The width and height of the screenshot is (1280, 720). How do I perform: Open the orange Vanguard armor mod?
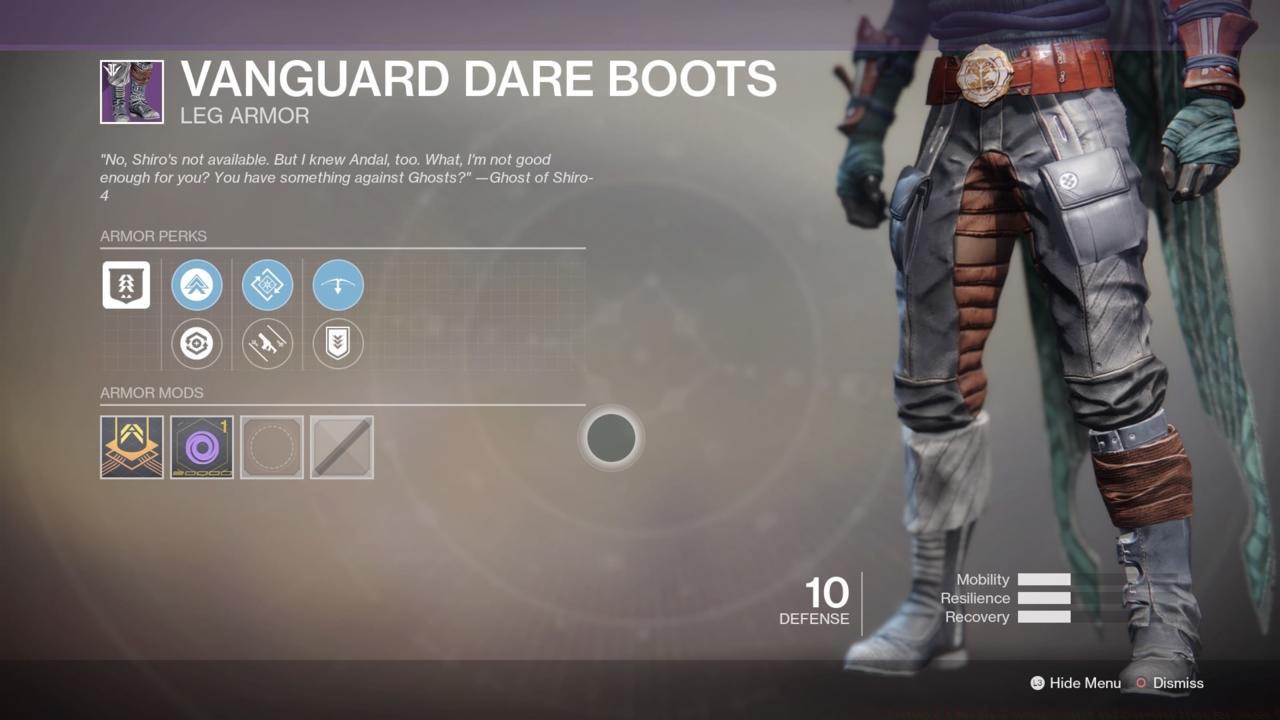click(x=131, y=447)
